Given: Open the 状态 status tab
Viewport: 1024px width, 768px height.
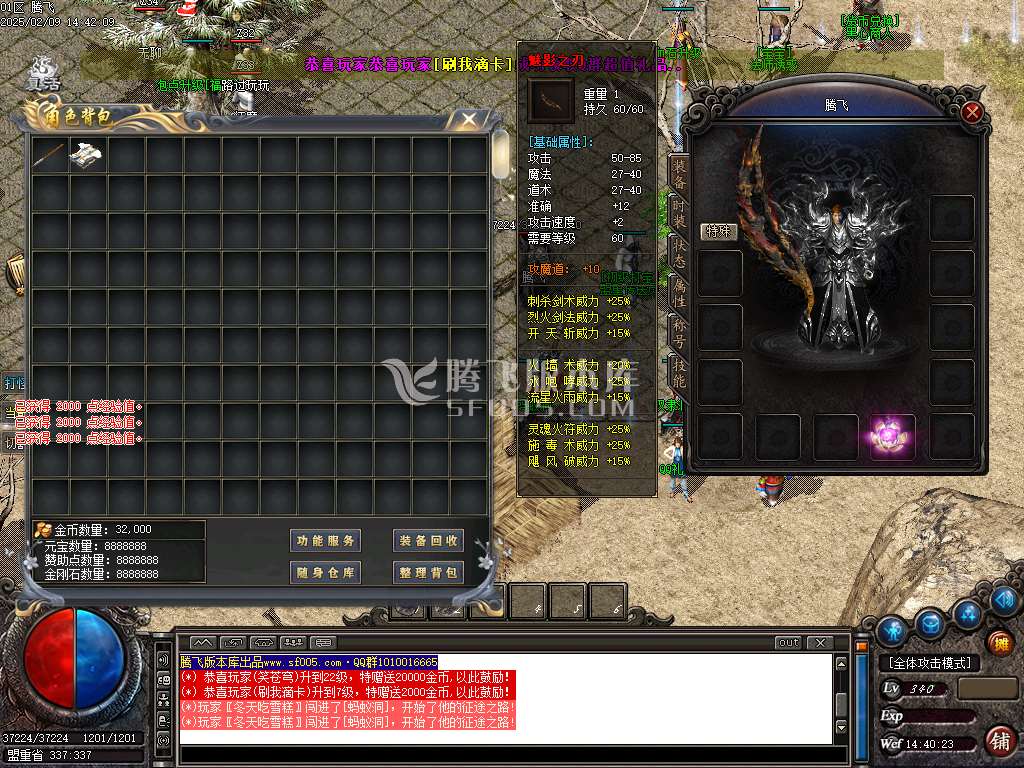Looking at the screenshot, I should click(679, 250).
